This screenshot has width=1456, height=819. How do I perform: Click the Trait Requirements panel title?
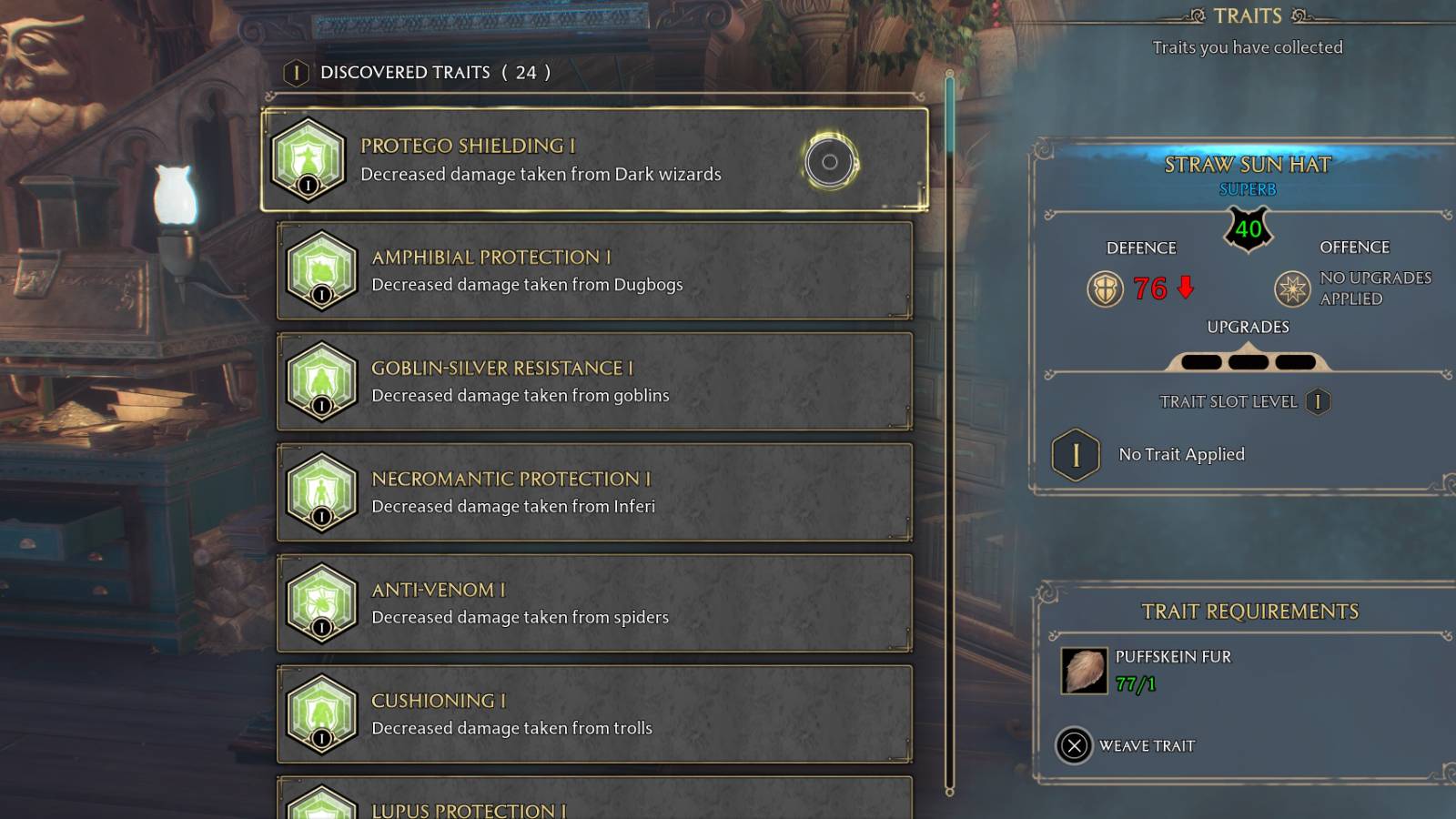(x=1249, y=611)
